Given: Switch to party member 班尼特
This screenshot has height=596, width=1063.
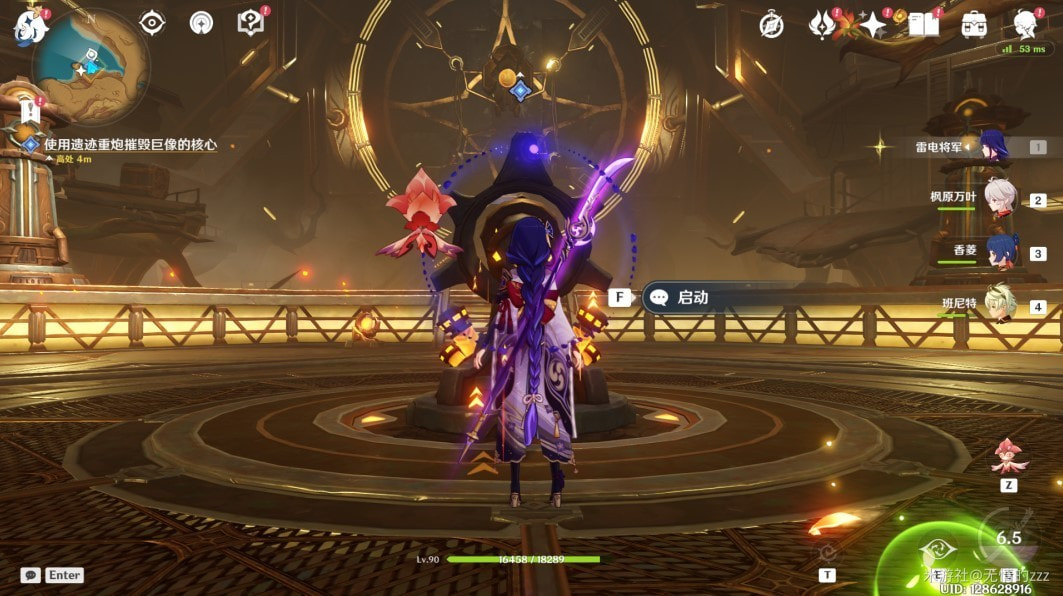Looking at the screenshot, I should 998,304.
